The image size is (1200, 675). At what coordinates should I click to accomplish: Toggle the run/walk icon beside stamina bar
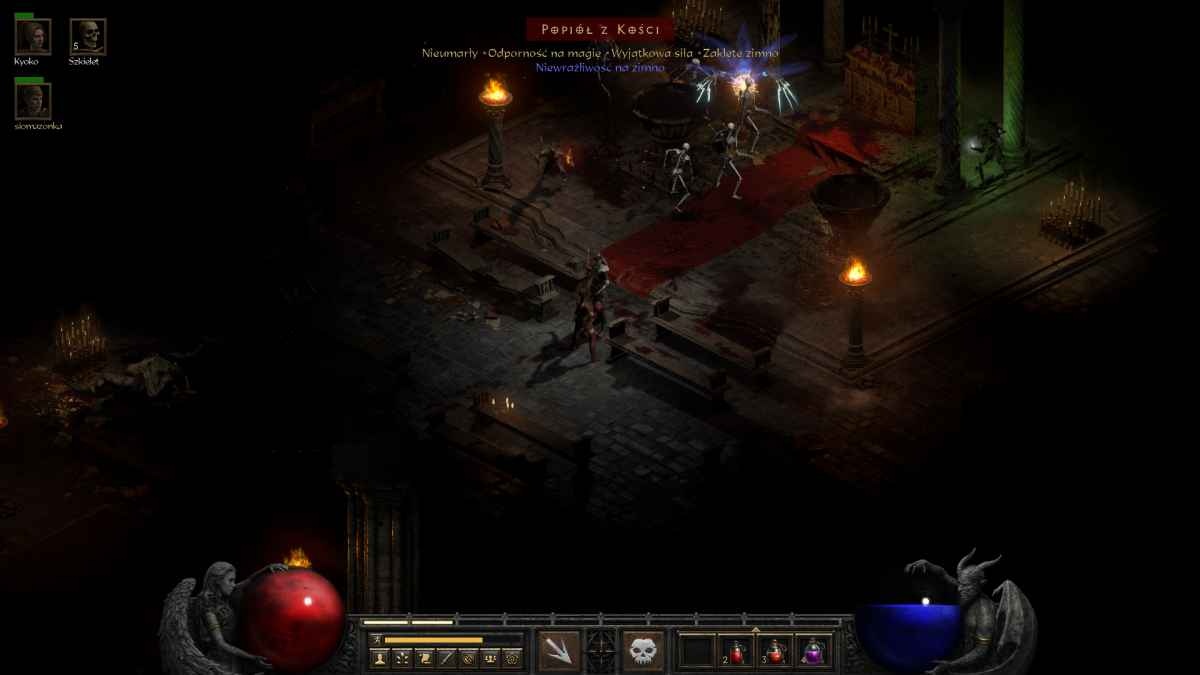point(376,640)
